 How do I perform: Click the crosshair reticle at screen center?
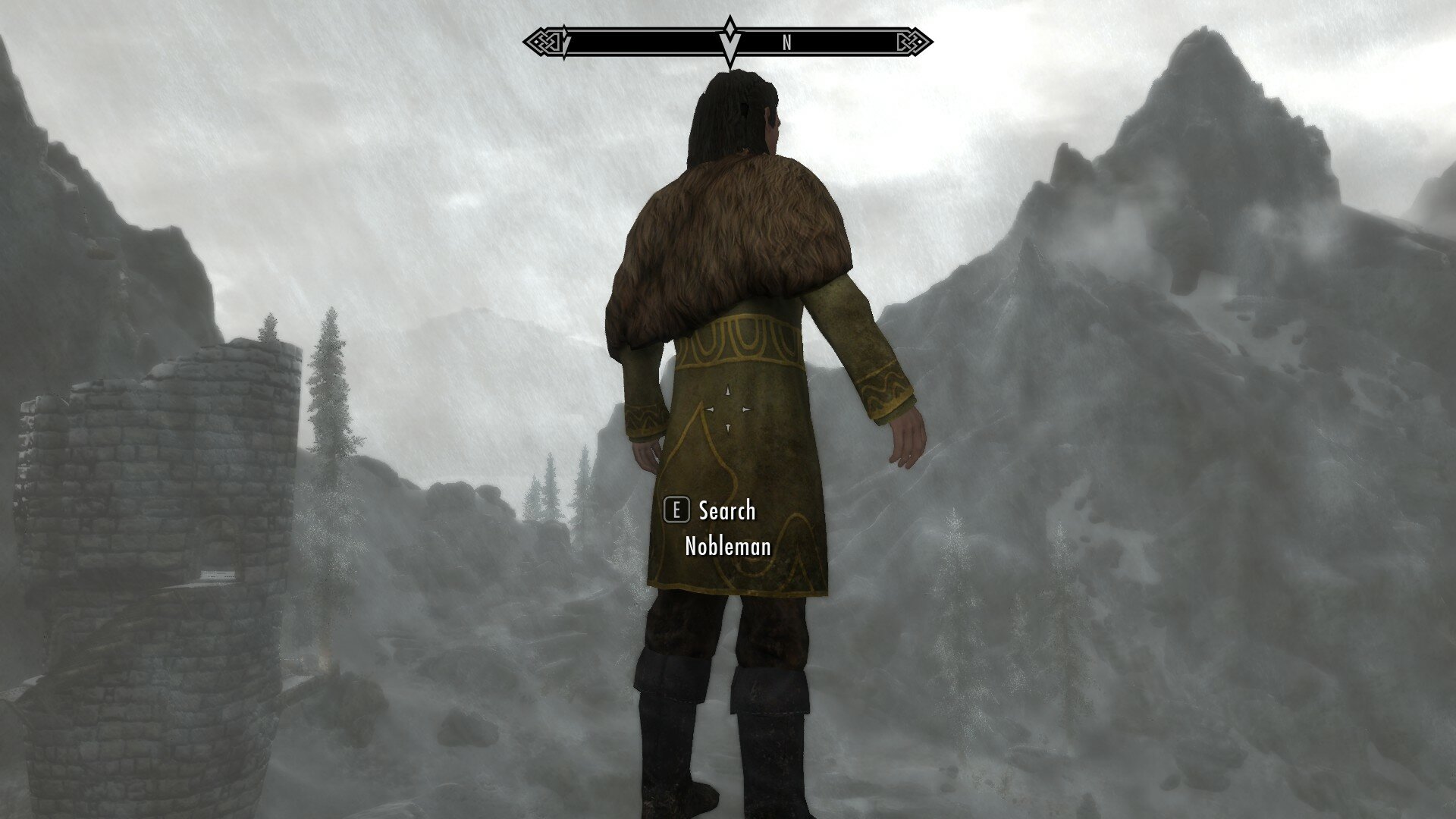pyautogui.click(x=728, y=409)
